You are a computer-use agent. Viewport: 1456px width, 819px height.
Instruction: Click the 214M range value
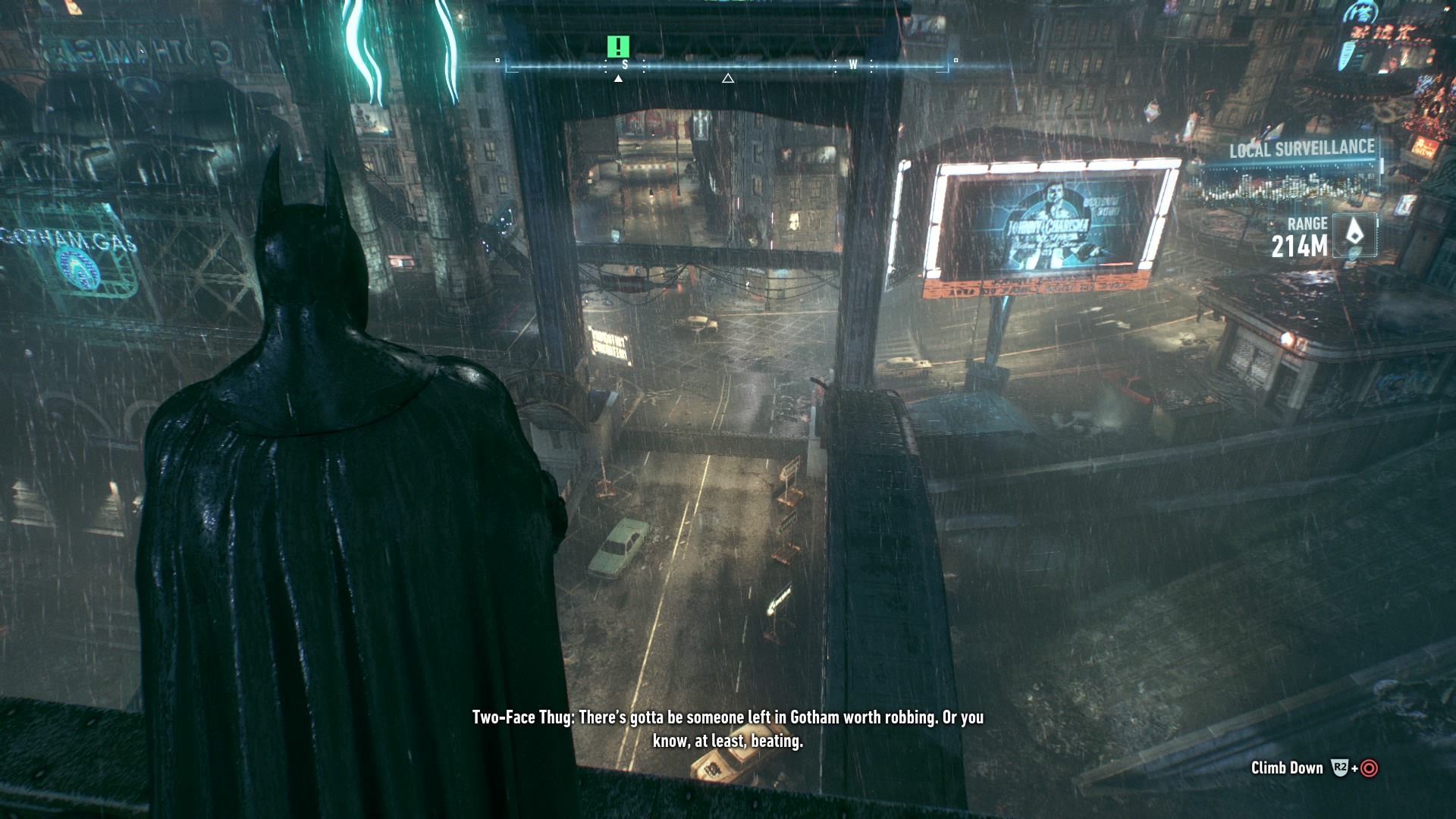(x=1299, y=243)
